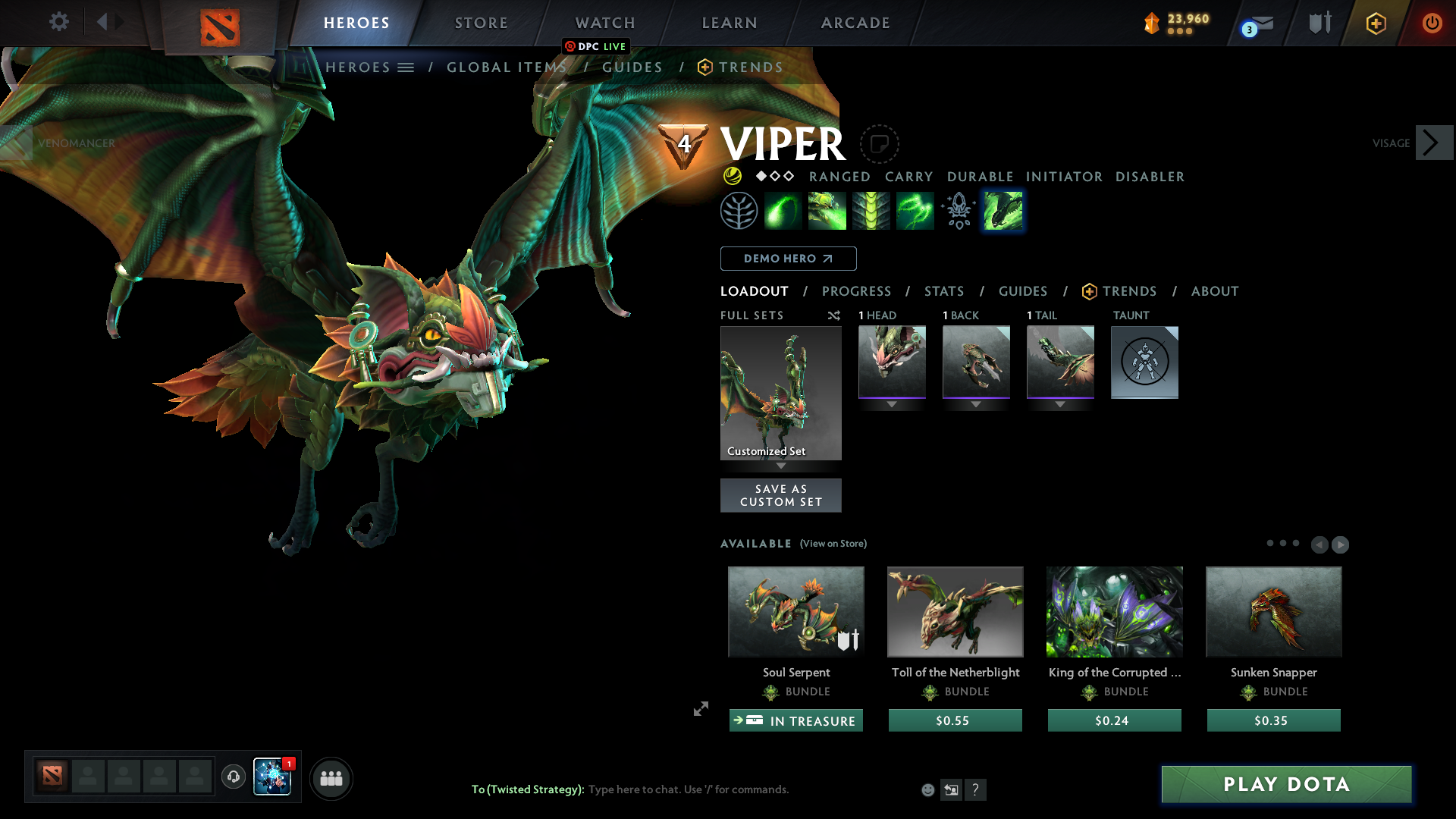Open the ARCADE menu item
This screenshot has height=819, width=1456.
point(855,23)
